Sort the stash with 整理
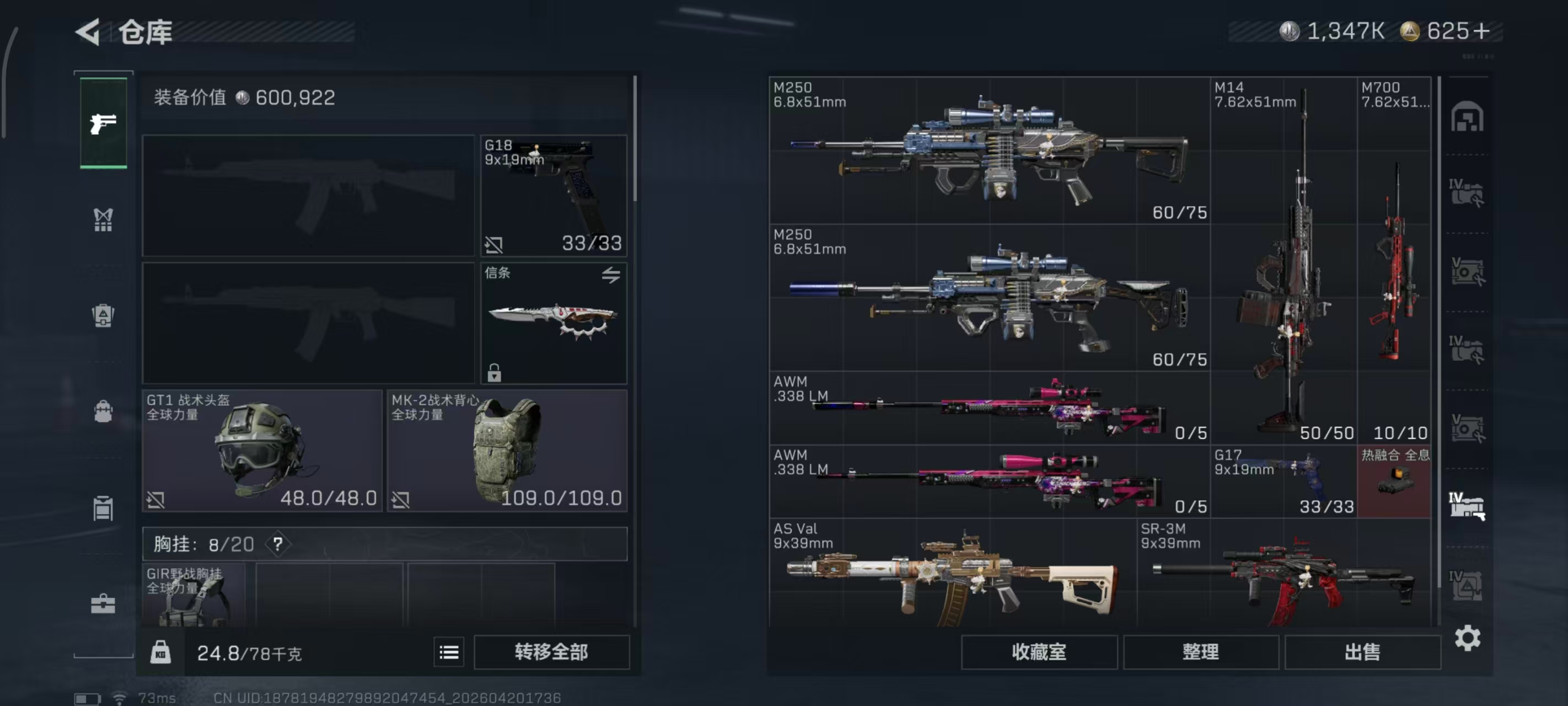The image size is (1568, 706). tap(1200, 652)
